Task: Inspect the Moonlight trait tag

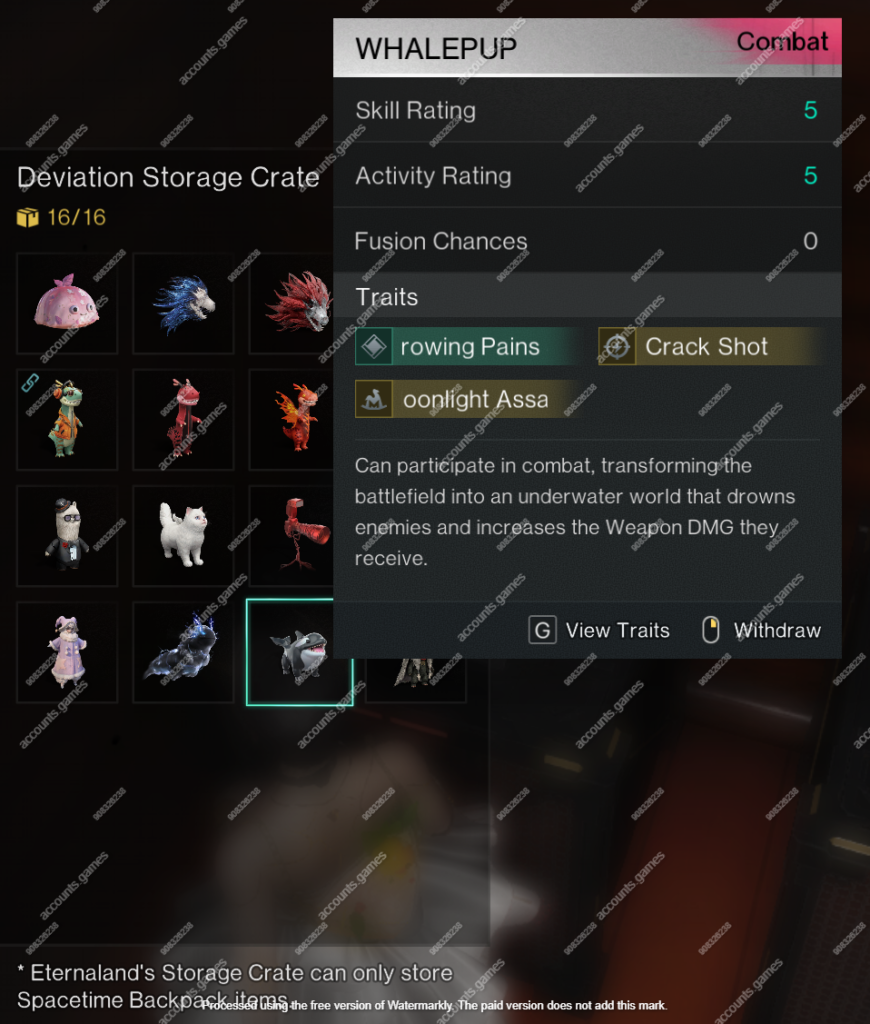Action: 468,400
